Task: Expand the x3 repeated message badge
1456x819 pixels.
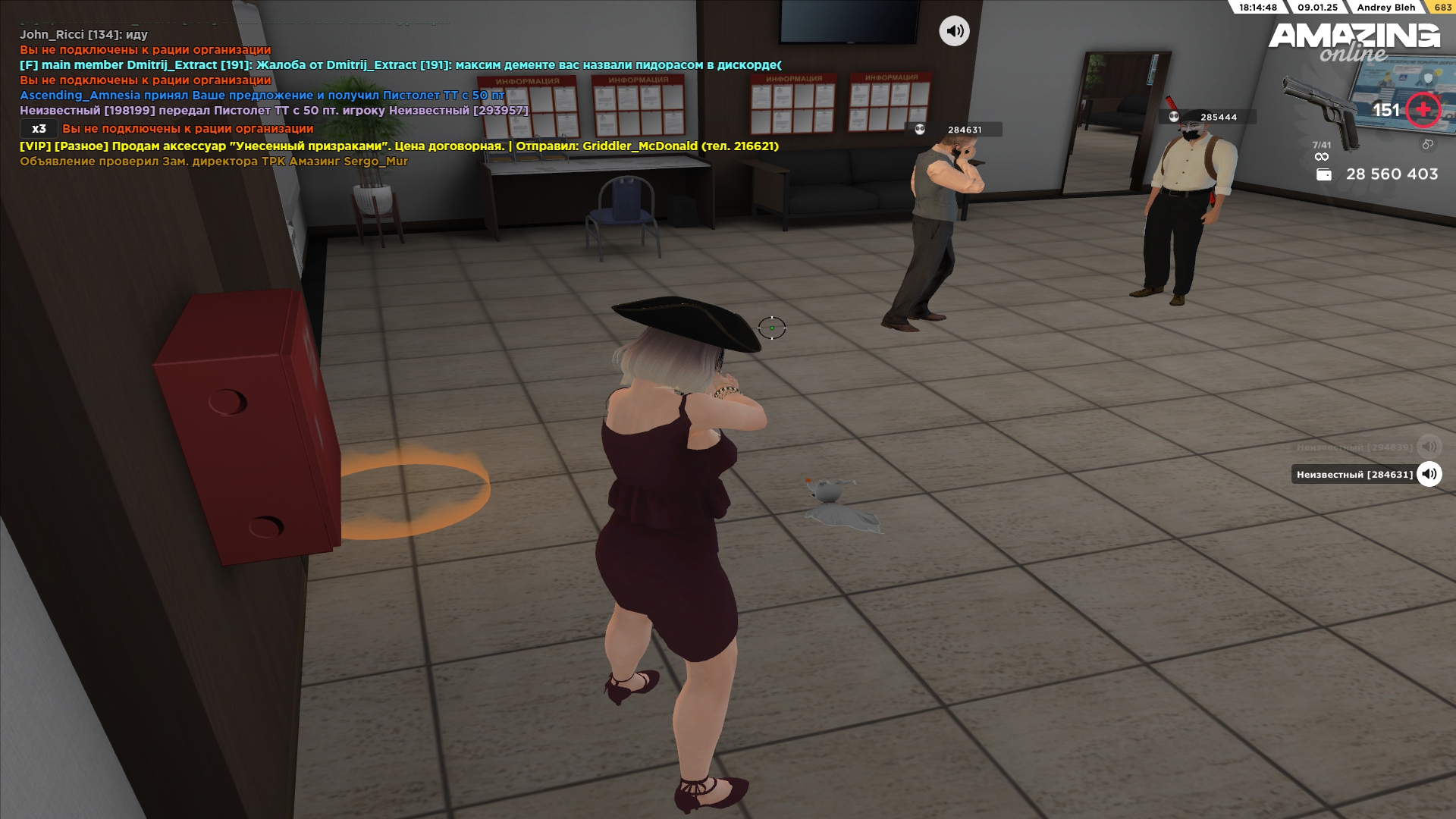Action: 39,129
